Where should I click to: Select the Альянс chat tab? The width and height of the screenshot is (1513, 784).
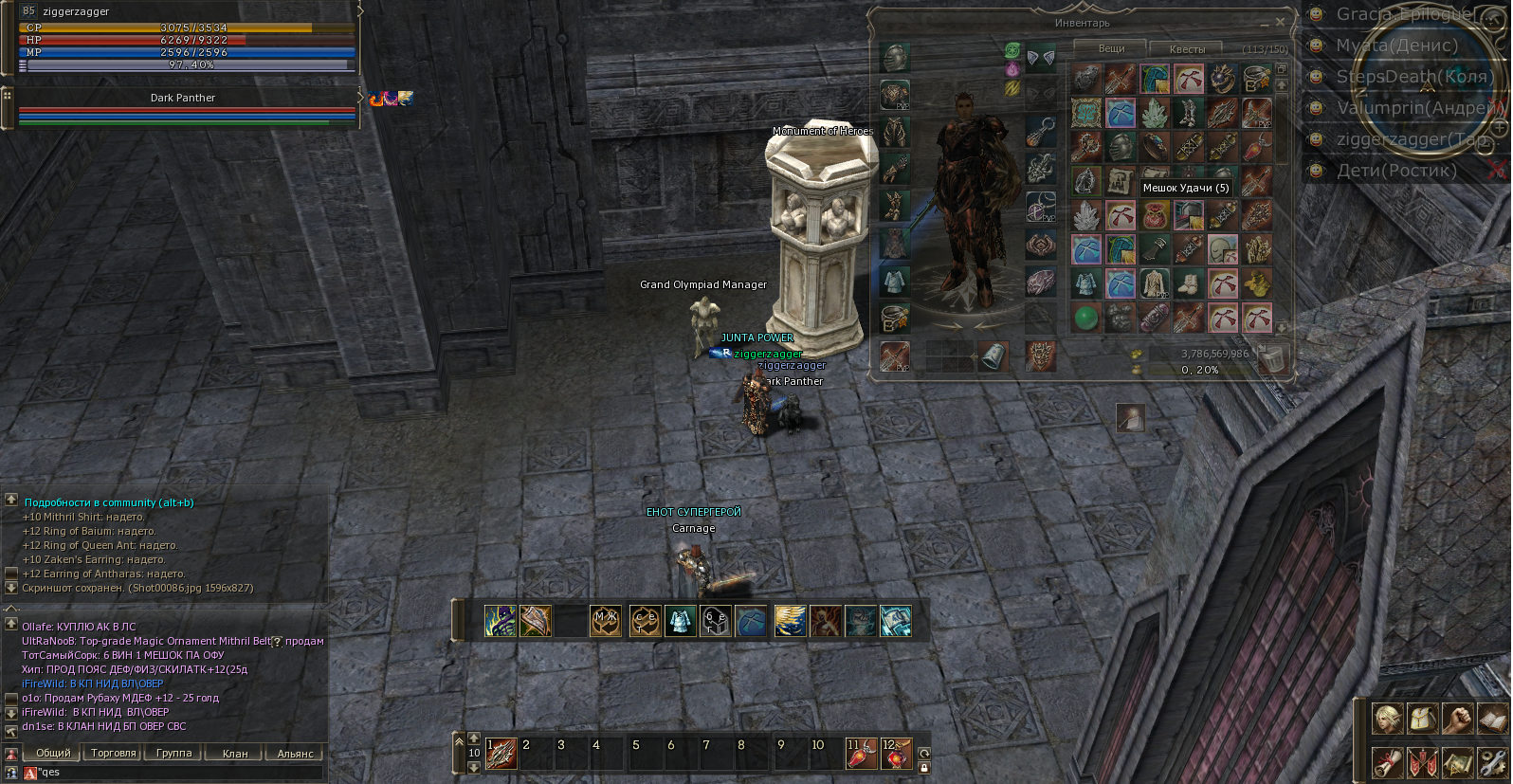click(295, 754)
